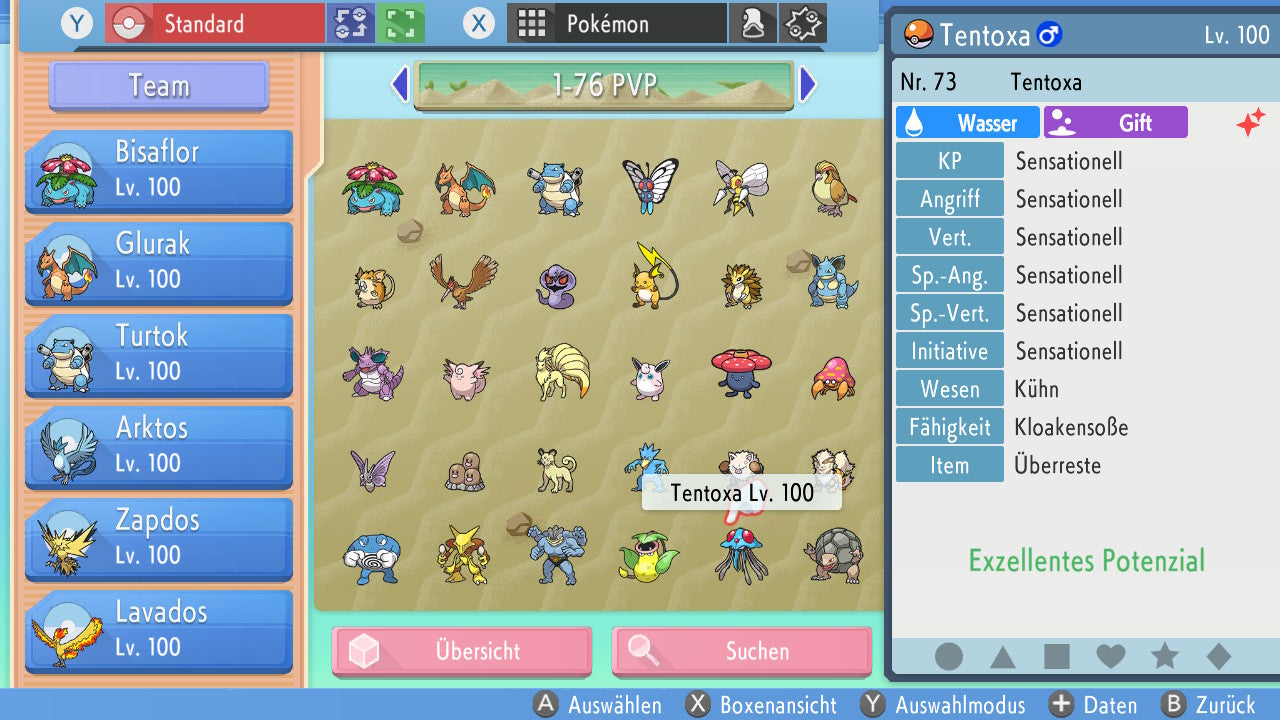Viewport: 1280px width, 720px height.
Task: Click the Suchen button
Action: coord(741,651)
